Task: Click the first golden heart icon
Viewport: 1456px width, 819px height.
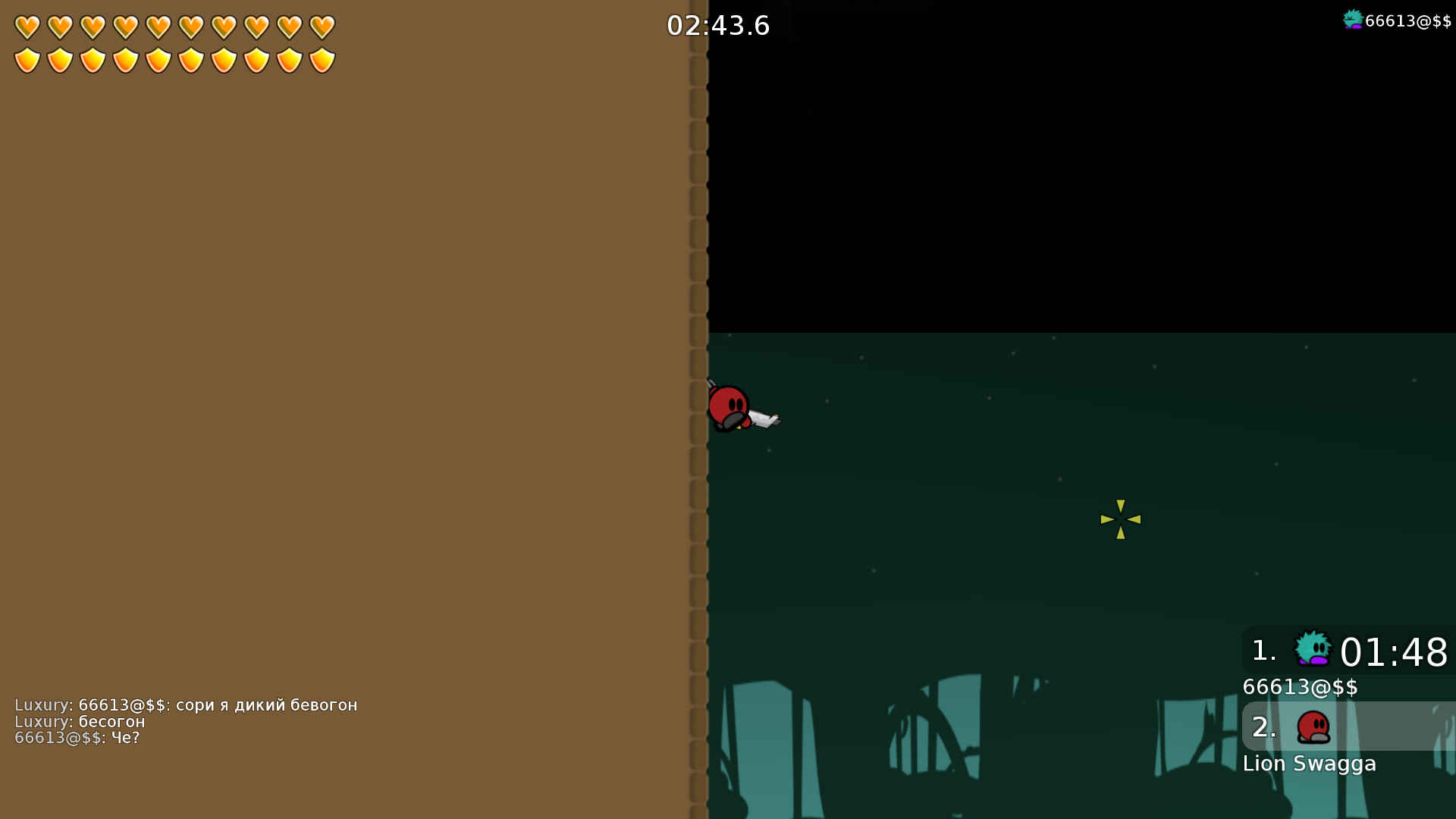Action: (x=27, y=25)
